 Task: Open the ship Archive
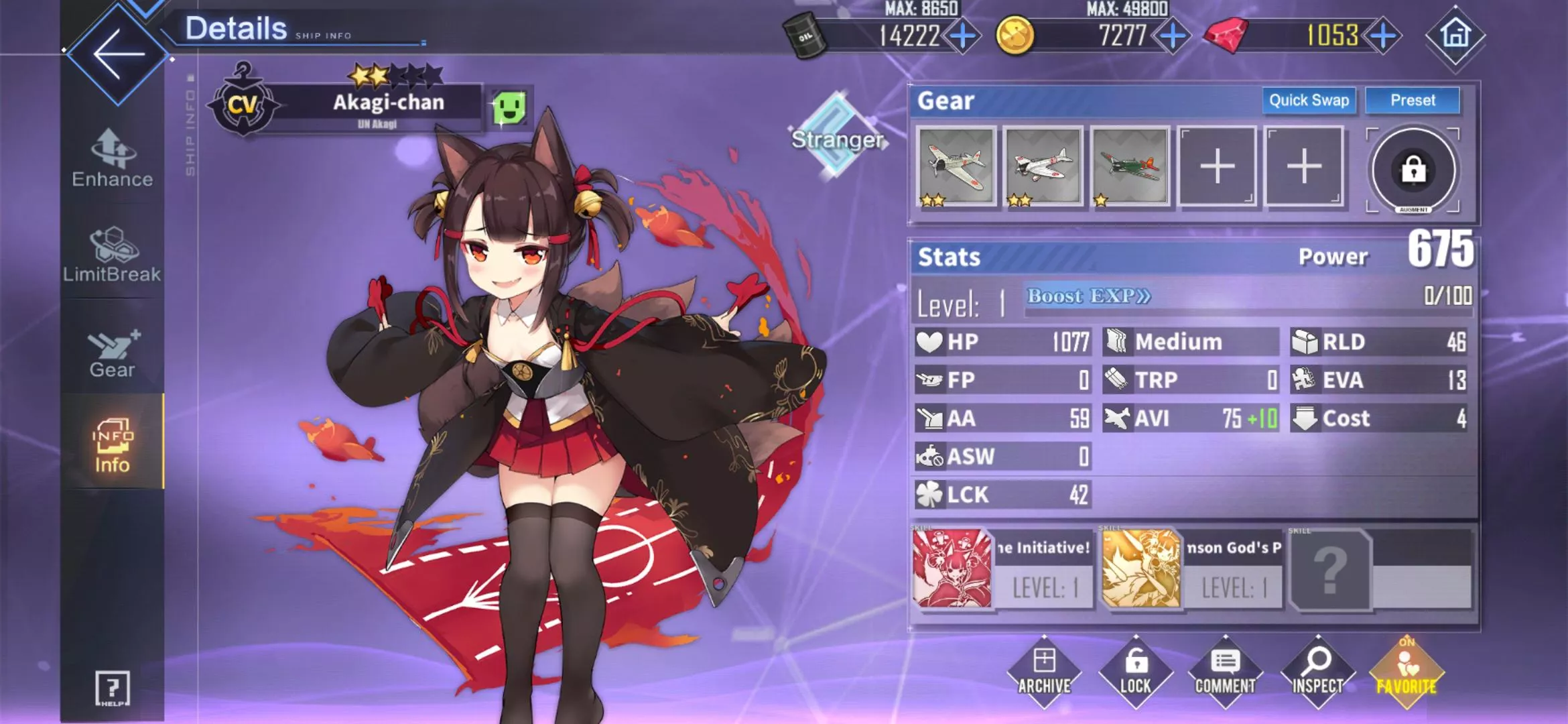[1044, 672]
